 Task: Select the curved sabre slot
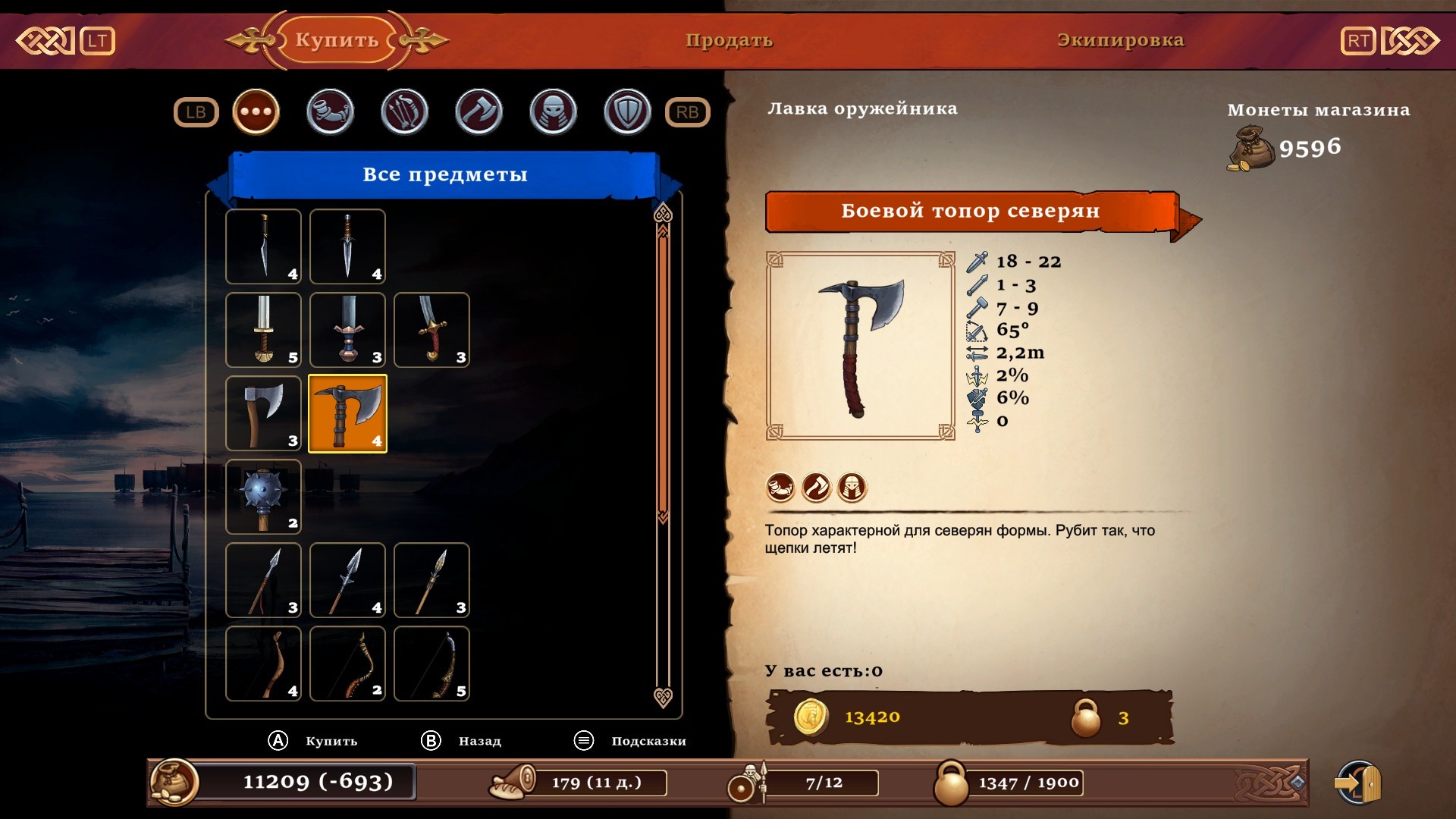pyautogui.click(x=431, y=330)
